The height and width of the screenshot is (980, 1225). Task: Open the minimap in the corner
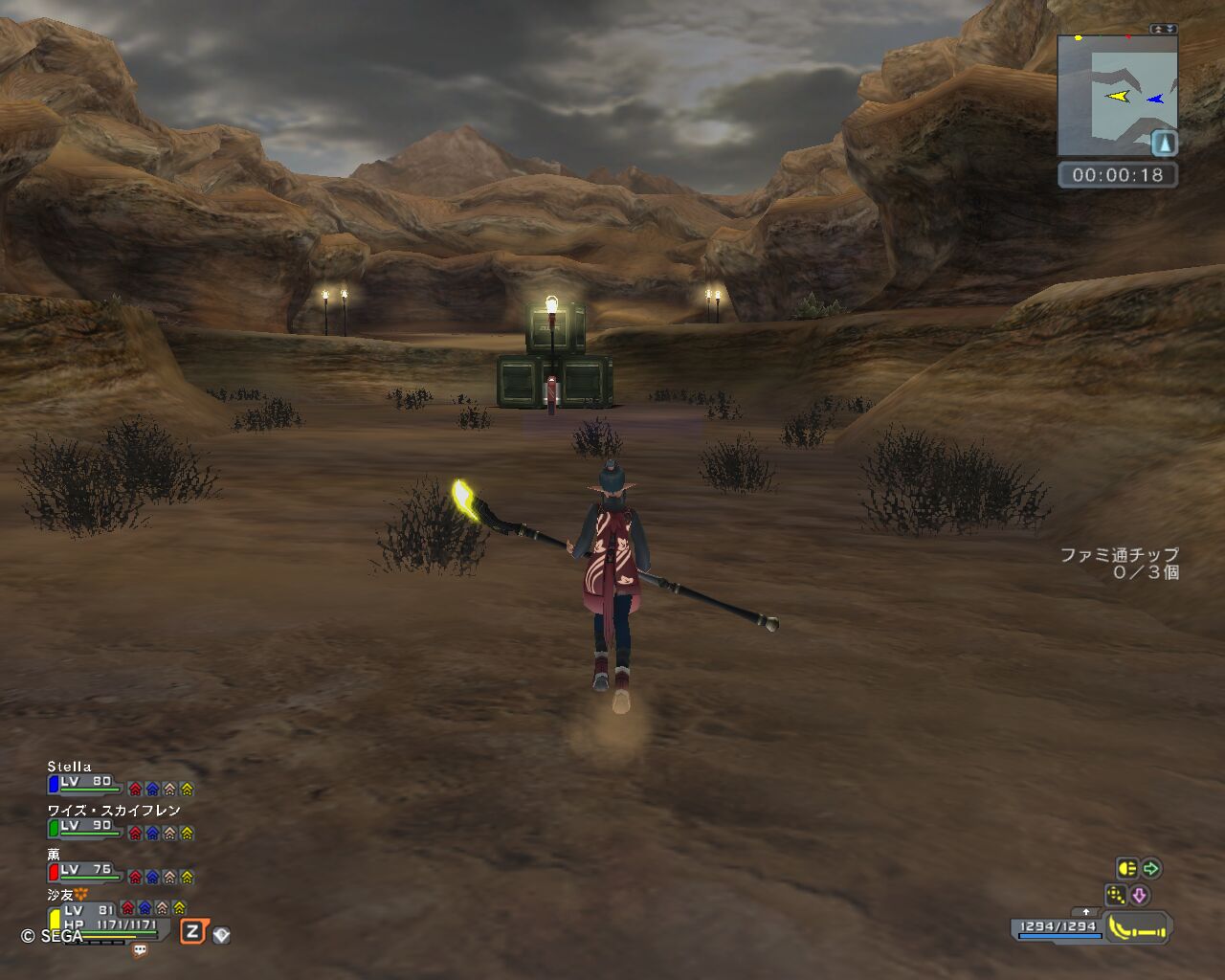tap(1117, 96)
